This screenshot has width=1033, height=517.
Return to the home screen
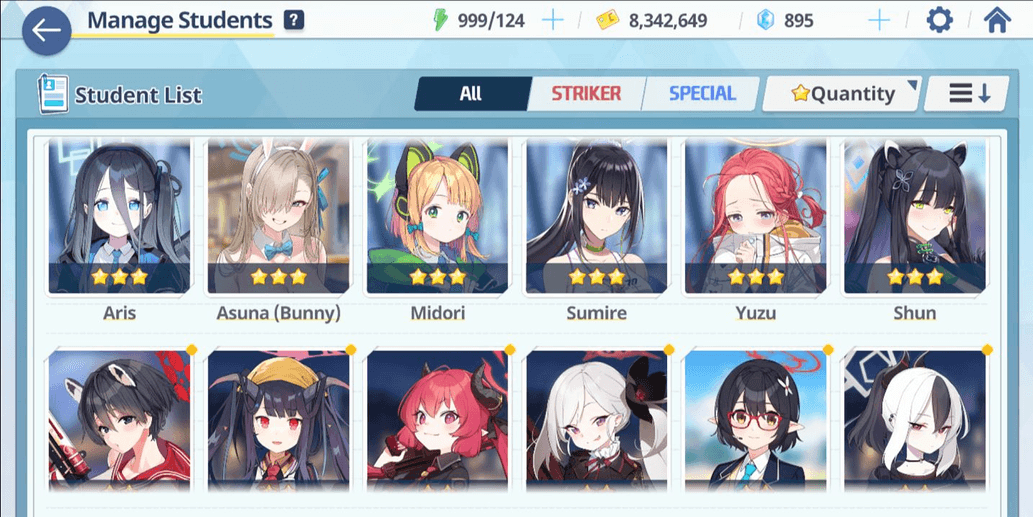point(997,21)
